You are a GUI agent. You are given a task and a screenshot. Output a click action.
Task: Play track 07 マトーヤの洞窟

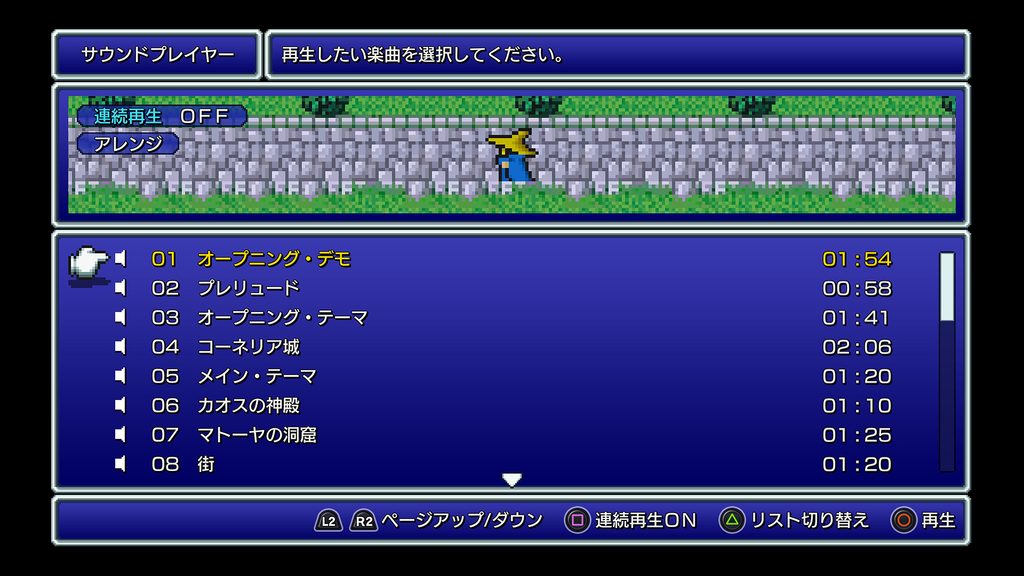click(x=257, y=435)
